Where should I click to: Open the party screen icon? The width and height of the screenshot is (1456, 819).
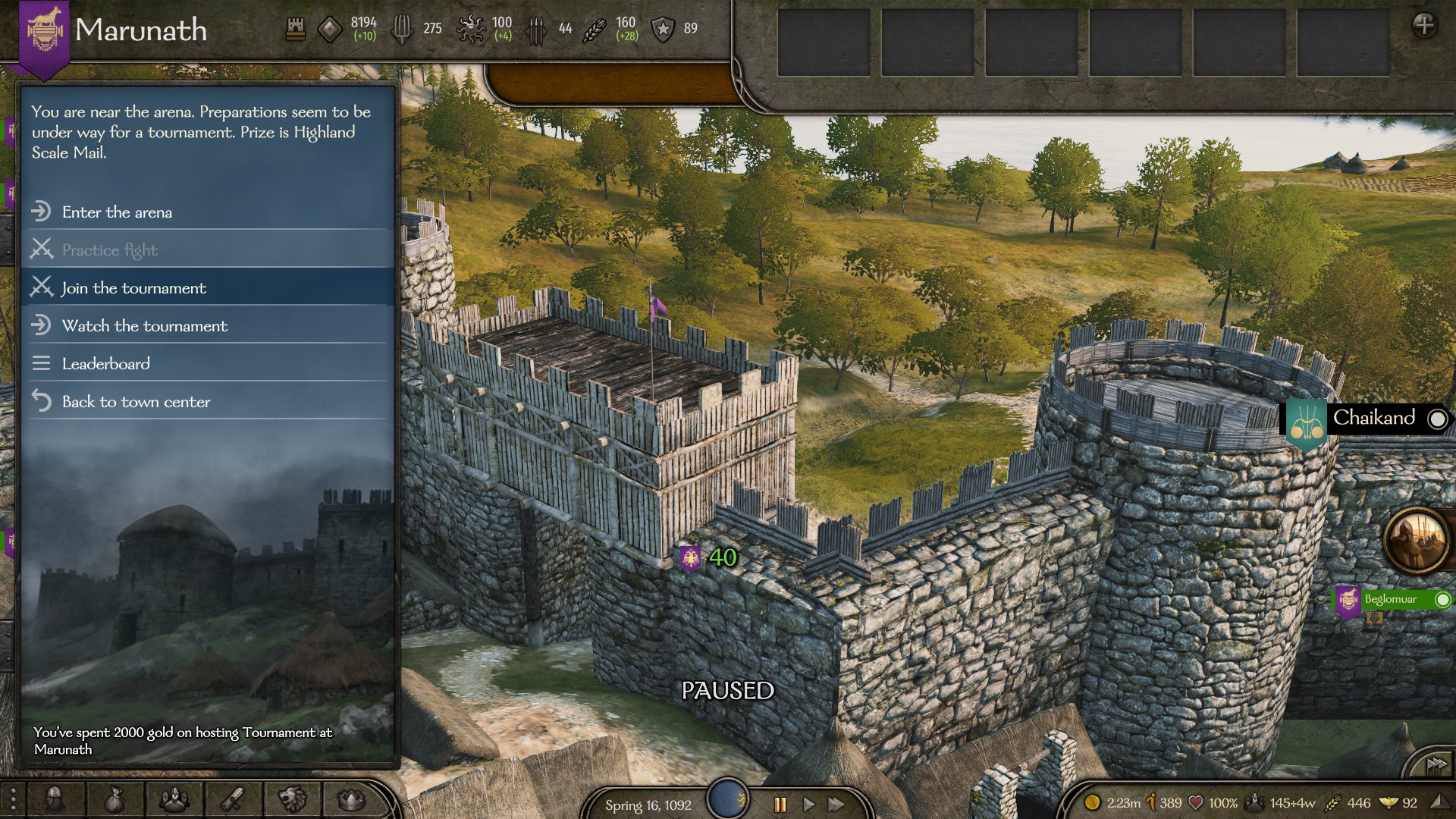(174, 799)
